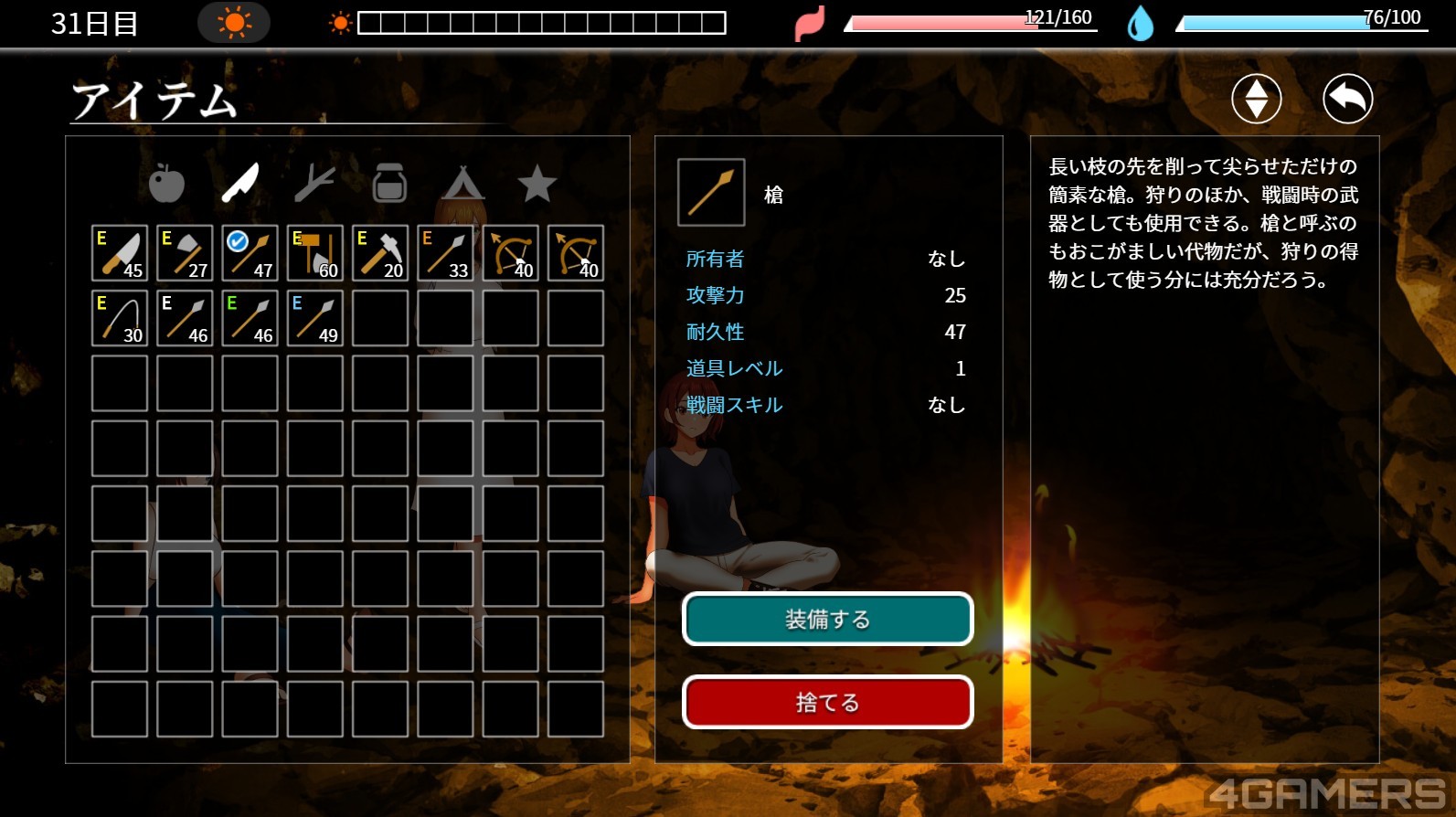Choose the spear with the green E
This screenshot has height=817, width=1456.
point(250,318)
